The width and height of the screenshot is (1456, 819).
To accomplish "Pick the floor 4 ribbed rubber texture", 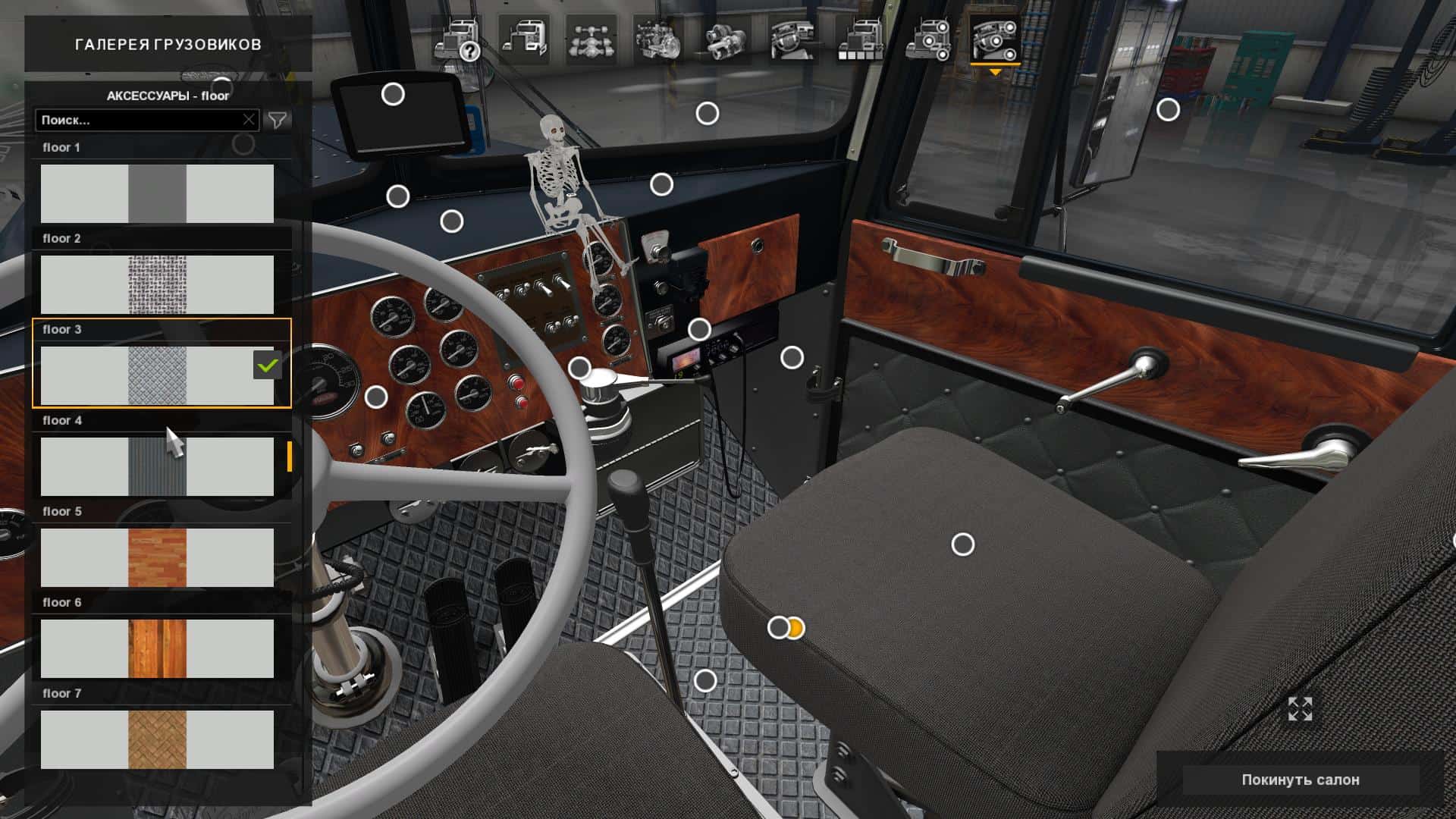I will (x=157, y=466).
